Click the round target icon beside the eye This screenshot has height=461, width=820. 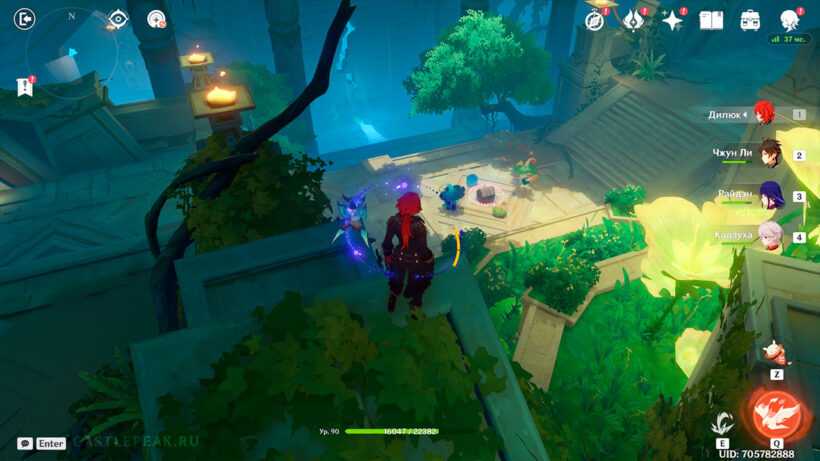coord(156,19)
